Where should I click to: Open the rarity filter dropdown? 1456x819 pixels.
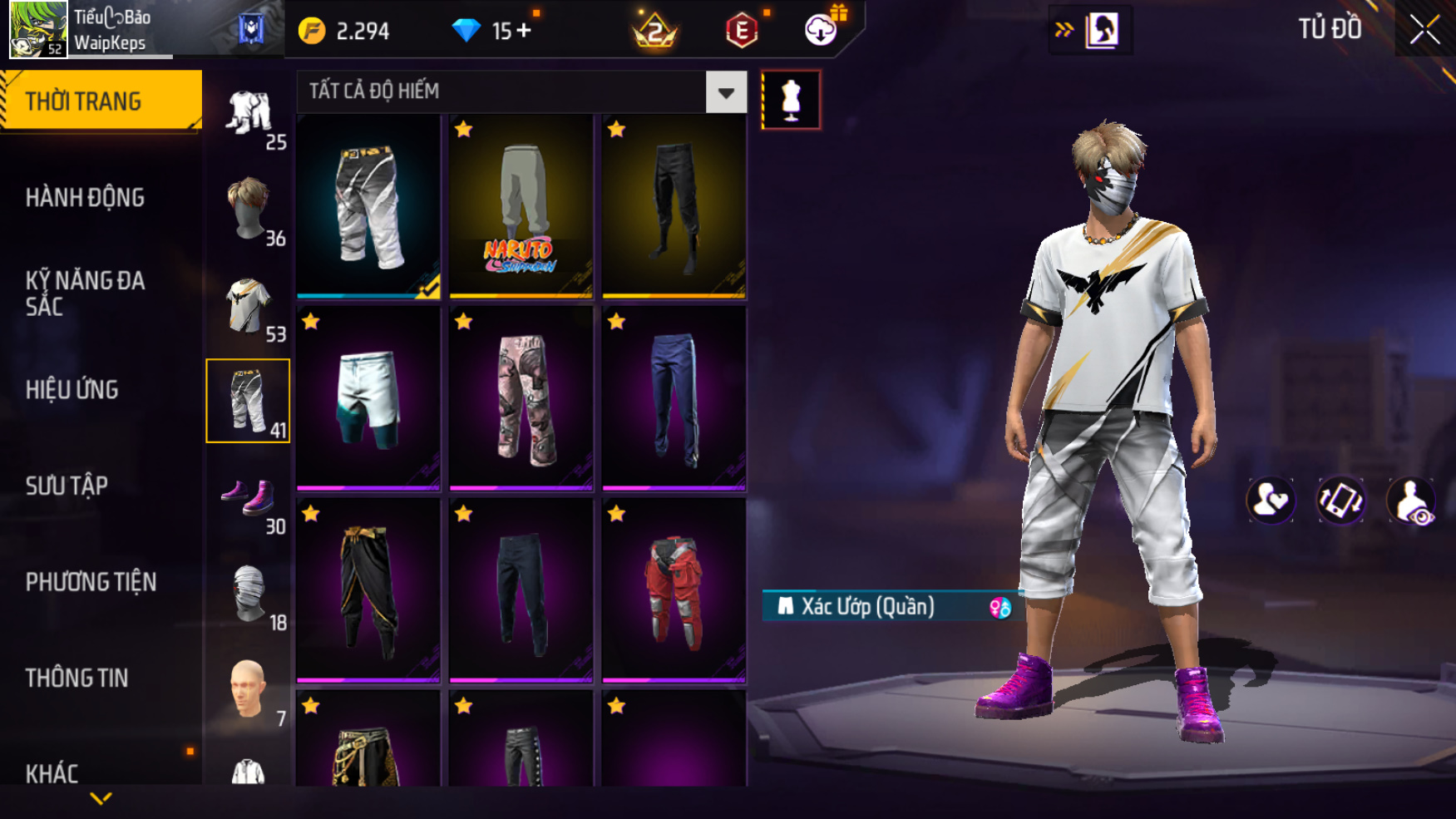[x=726, y=92]
